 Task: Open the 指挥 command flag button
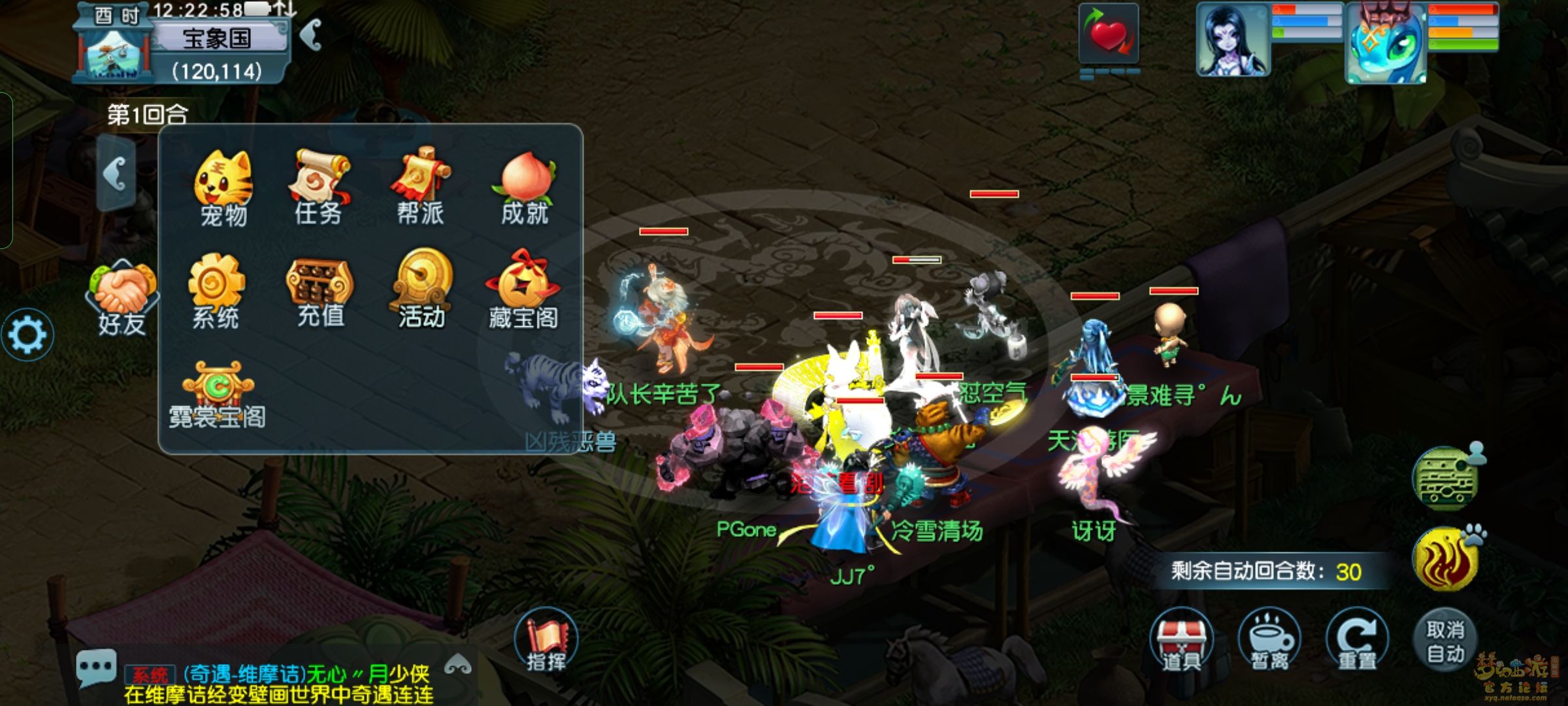pyautogui.click(x=546, y=641)
